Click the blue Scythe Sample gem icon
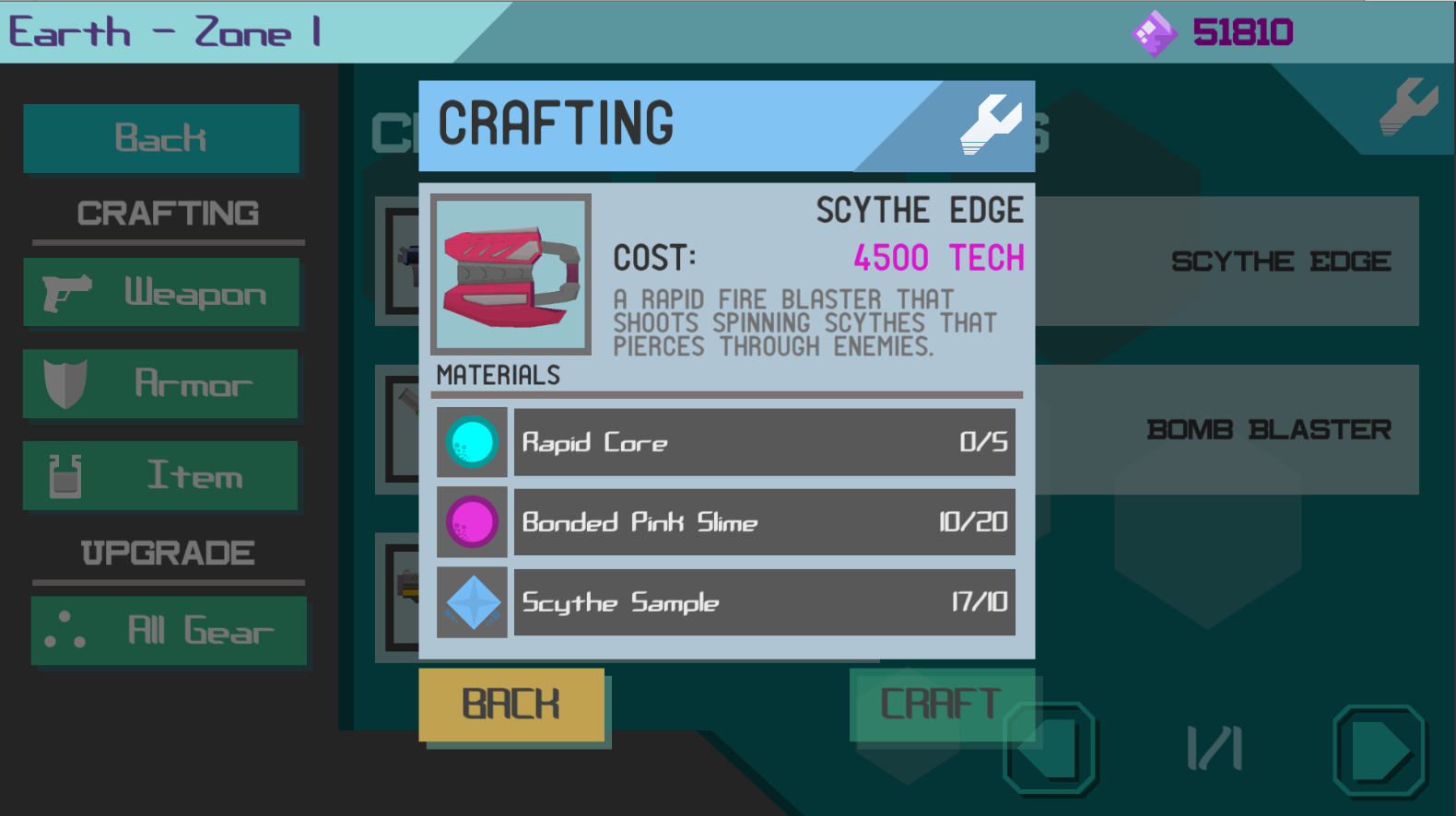Viewport: 1456px width, 816px height. [x=472, y=602]
